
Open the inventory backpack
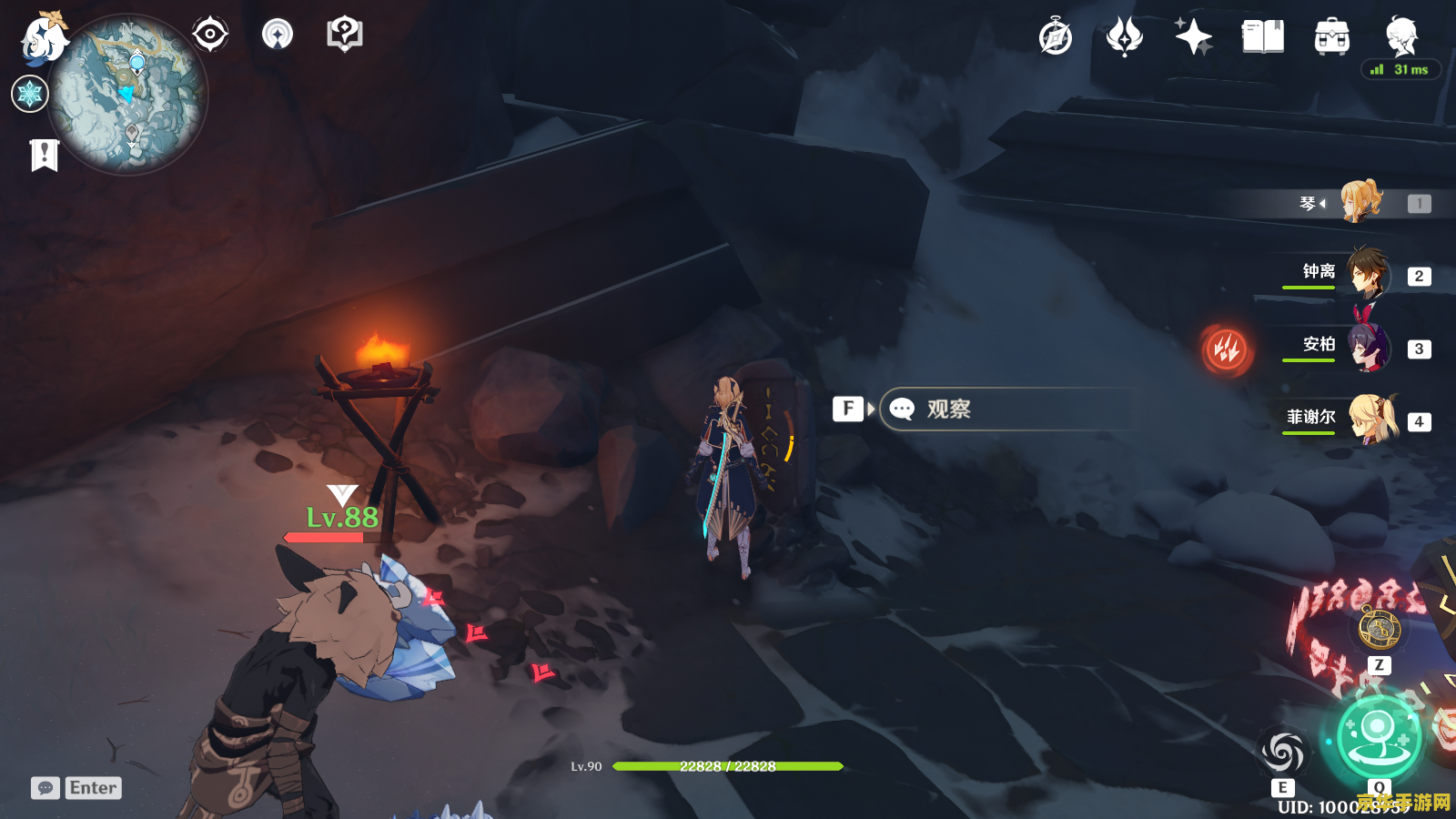coord(1331,37)
